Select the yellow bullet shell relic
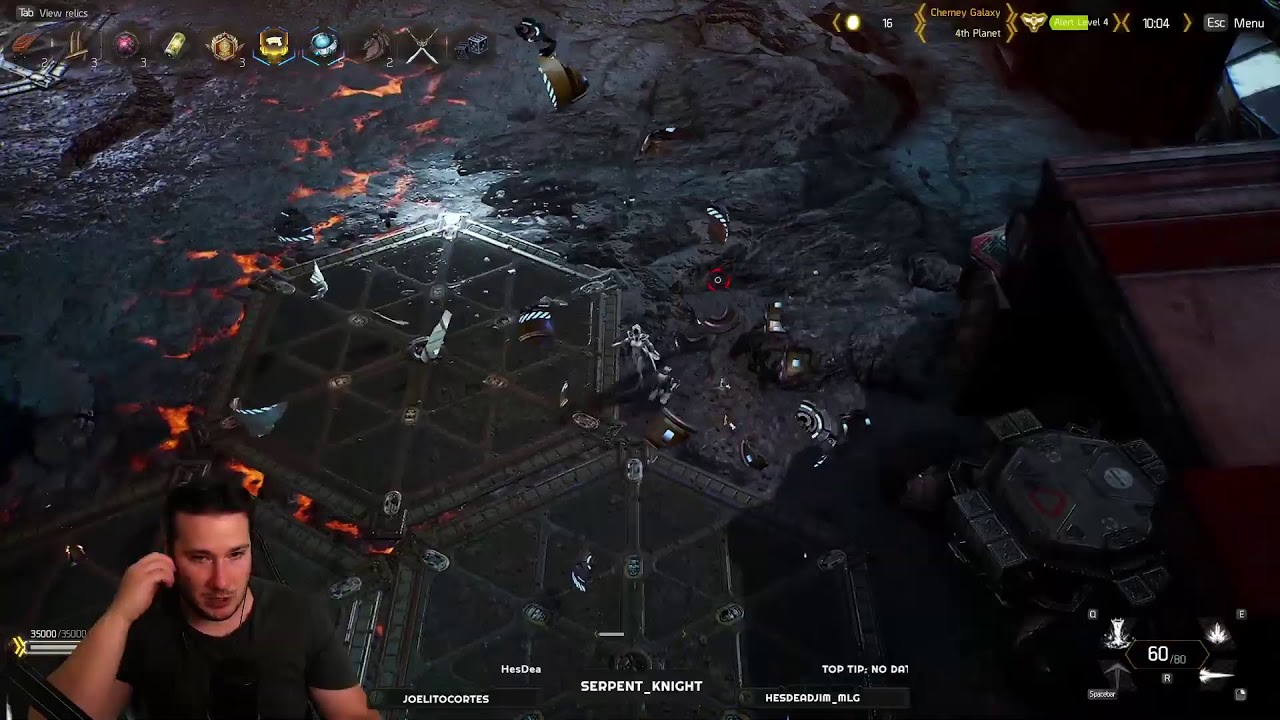Image resolution: width=1280 pixels, height=720 pixels. (x=175, y=46)
